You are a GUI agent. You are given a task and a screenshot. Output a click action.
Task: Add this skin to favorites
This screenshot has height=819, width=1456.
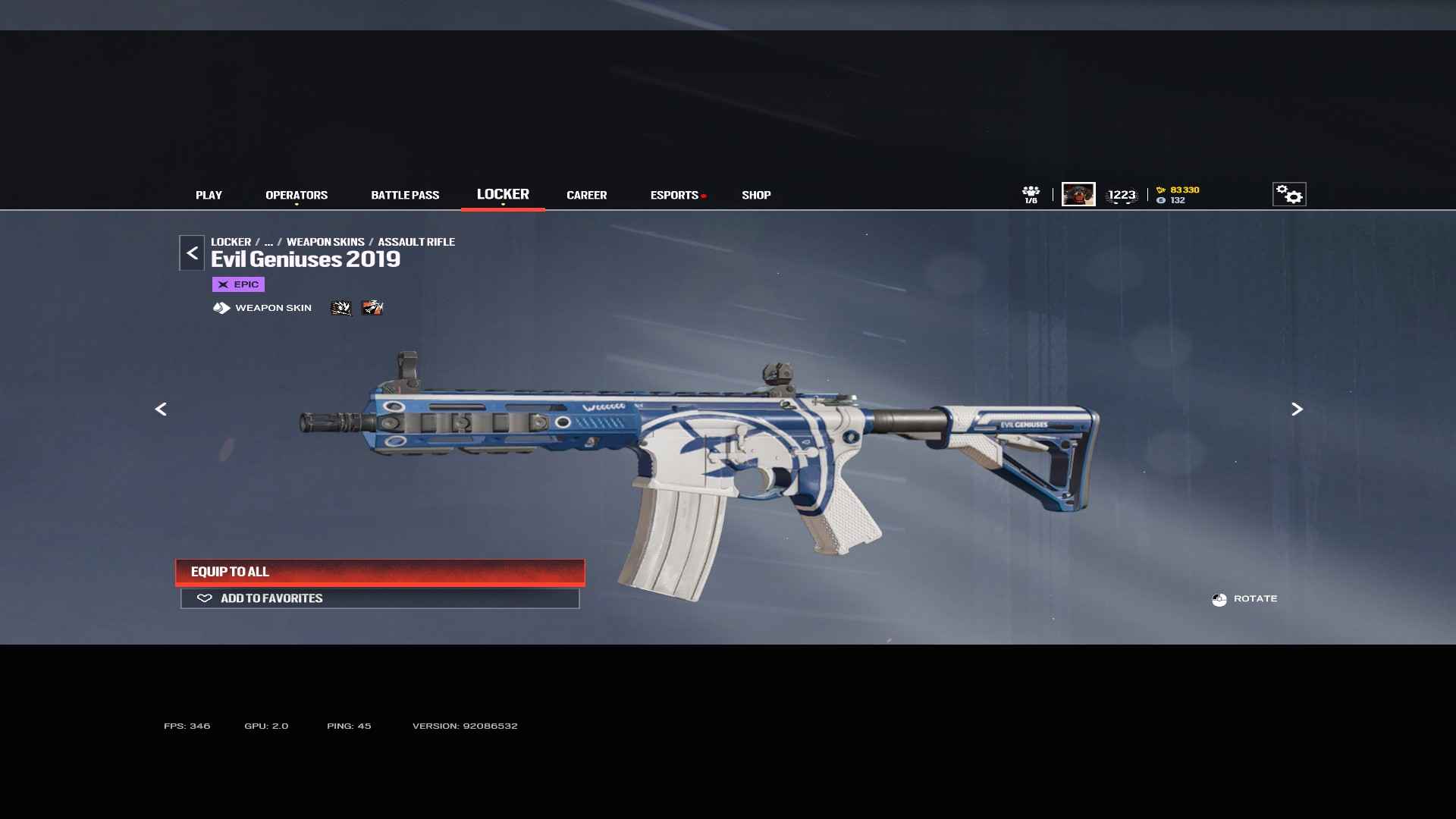point(380,598)
